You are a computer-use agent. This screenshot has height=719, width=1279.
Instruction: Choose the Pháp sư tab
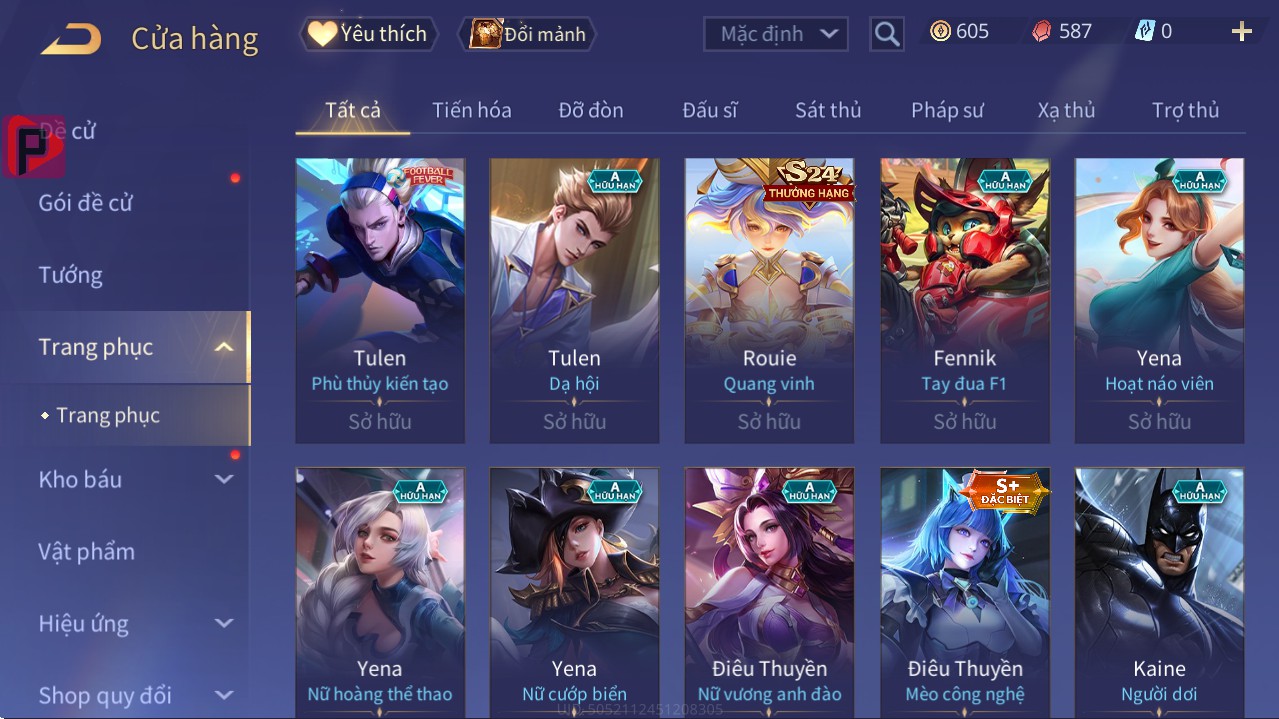coord(947,110)
